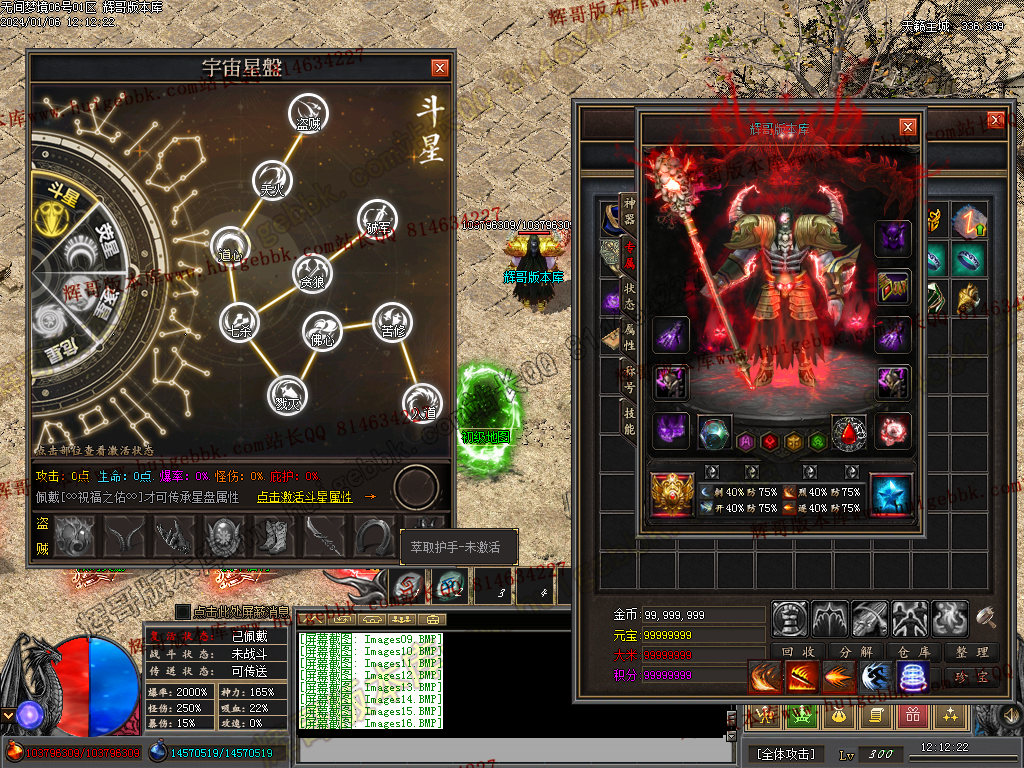Select the 盗贼 star node
Screen dimensions: 1024x768
point(306,111)
